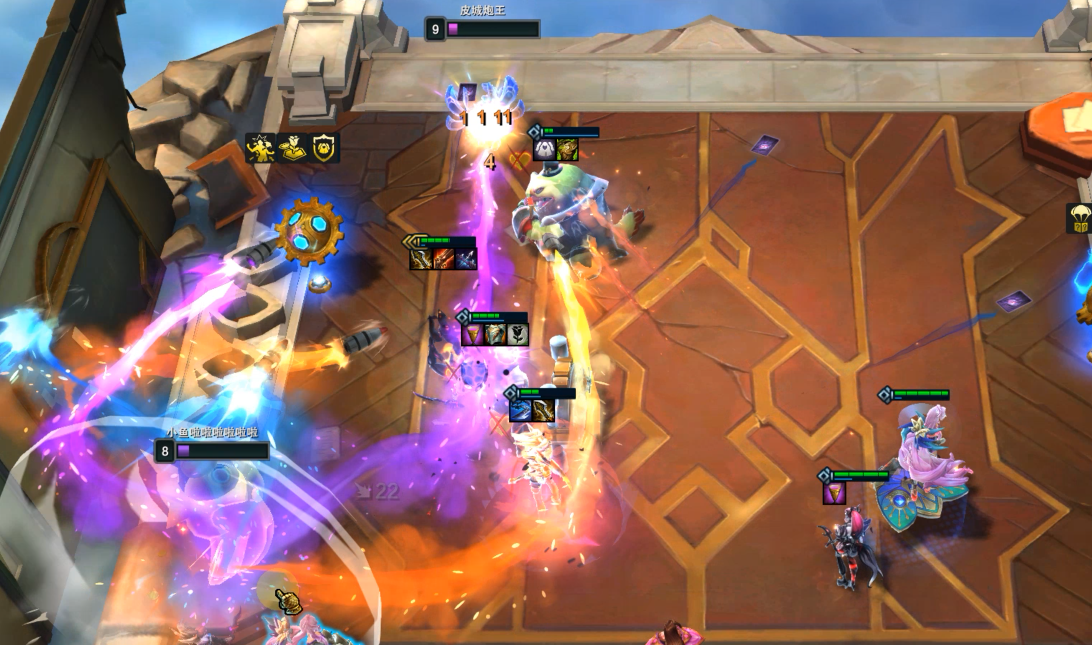Click the glowing blue sword item icon
The width and height of the screenshot is (1092, 645).
pos(520,410)
